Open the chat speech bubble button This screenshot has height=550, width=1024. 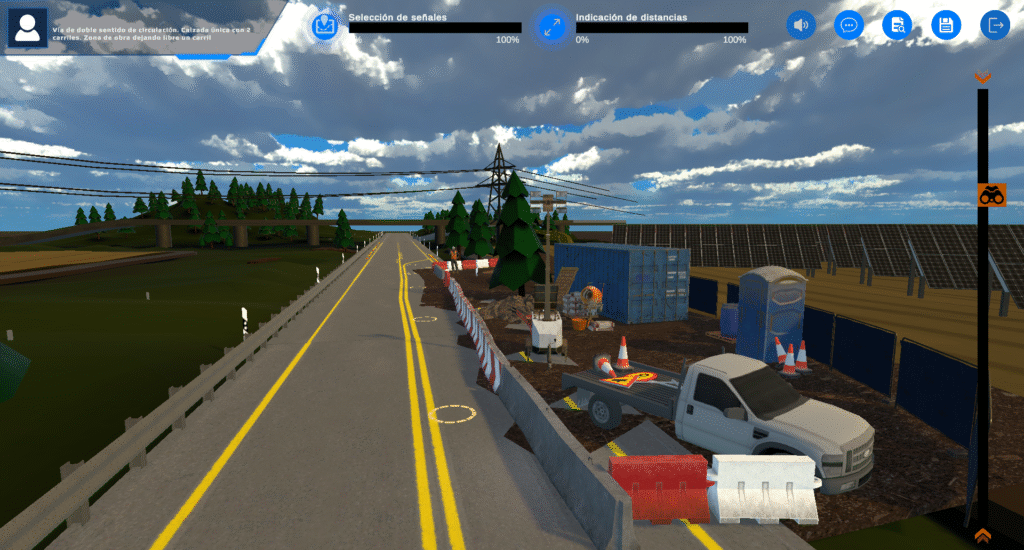coord(849,25)
